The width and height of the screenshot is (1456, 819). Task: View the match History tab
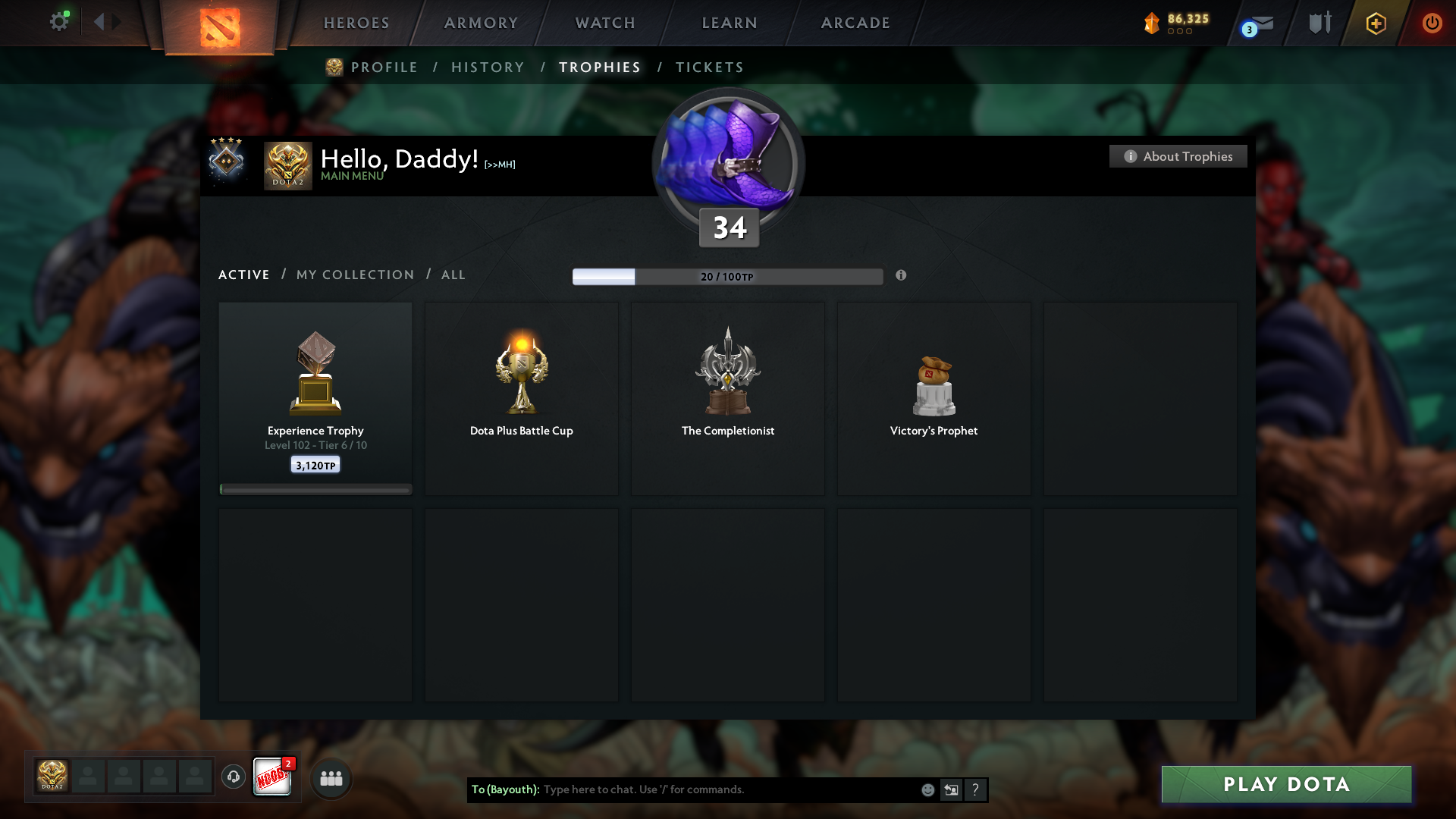488,67
